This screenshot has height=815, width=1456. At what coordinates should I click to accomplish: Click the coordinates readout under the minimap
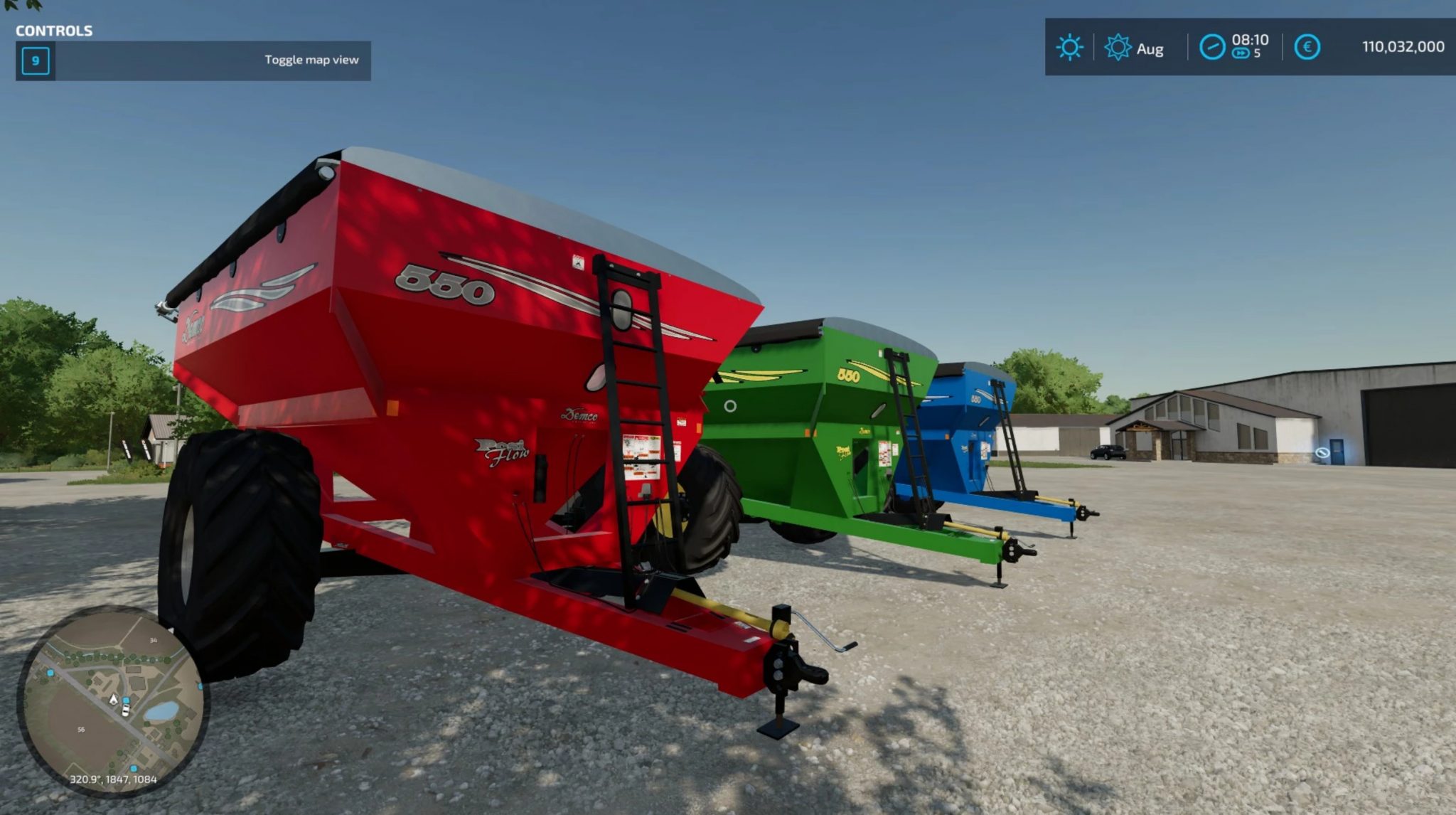[x=114, y=779]
